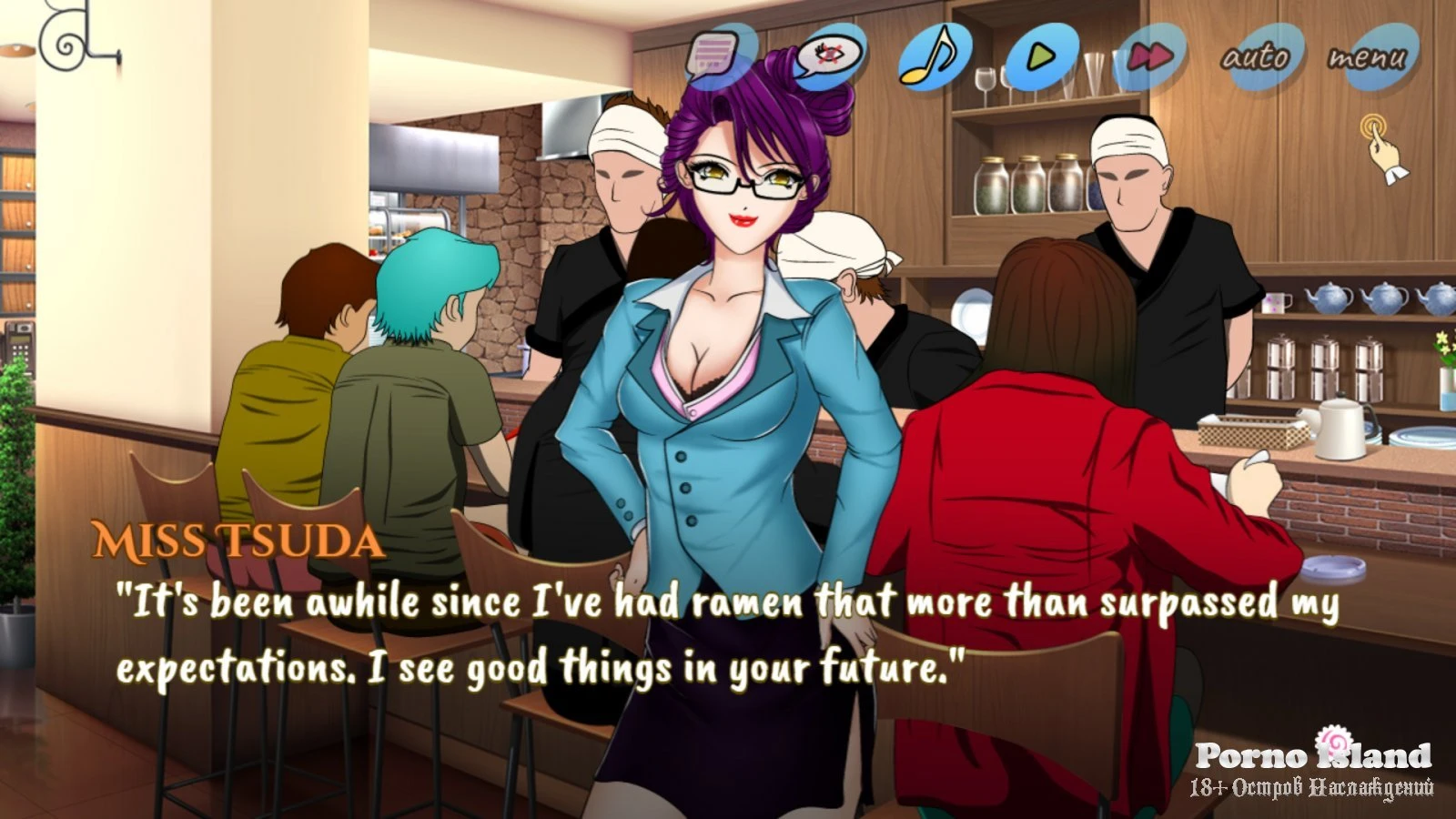
Task: Toggle the music note button
Action: tap(934, 56)
